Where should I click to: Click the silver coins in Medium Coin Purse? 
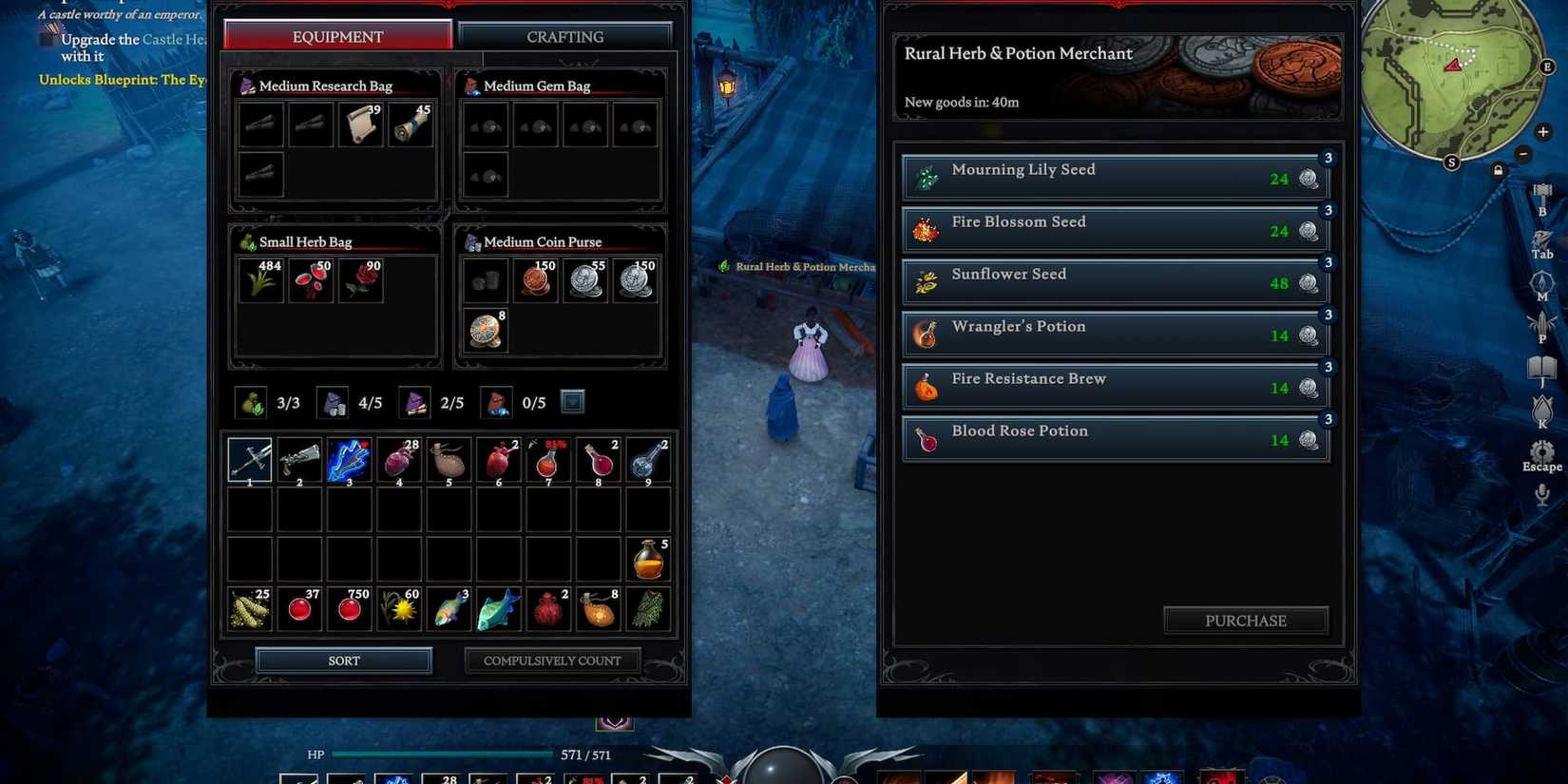pyautogui.click(x=585, y=279)
